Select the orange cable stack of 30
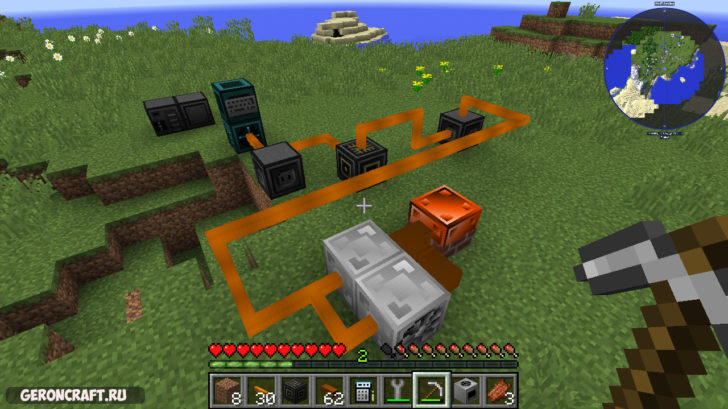 point(264,390)
